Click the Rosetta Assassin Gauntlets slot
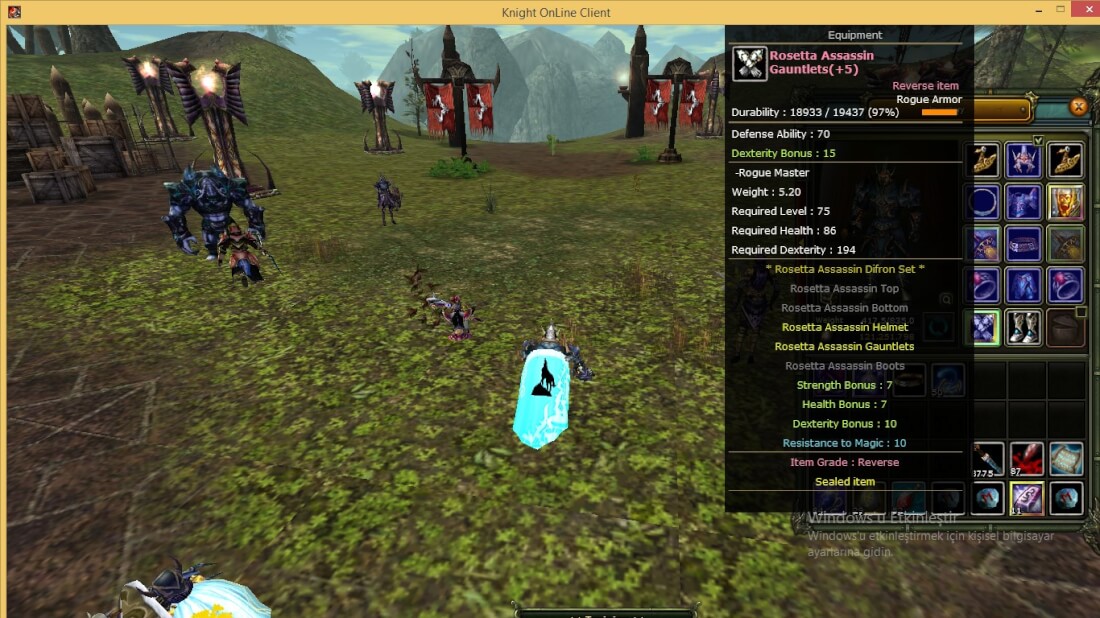 coord(984,327)
